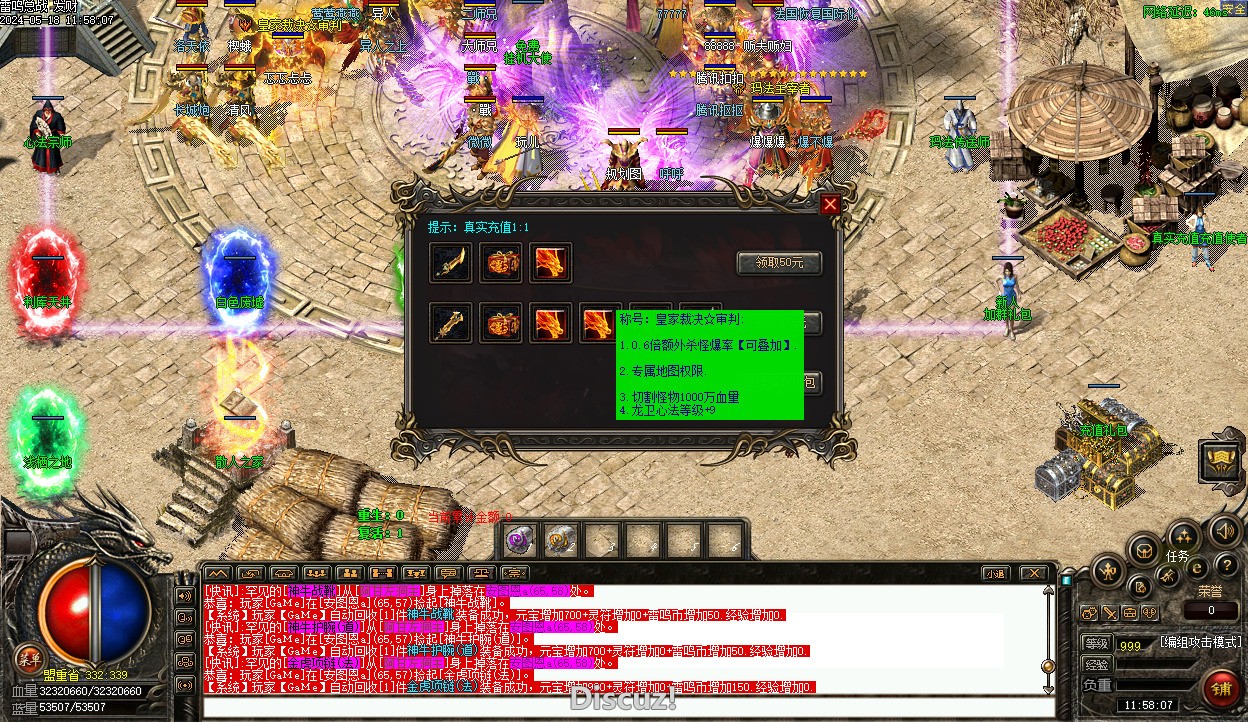Select the curved blade reward in top row
This screenshot has height=722, width=1248.
(450, 263)
